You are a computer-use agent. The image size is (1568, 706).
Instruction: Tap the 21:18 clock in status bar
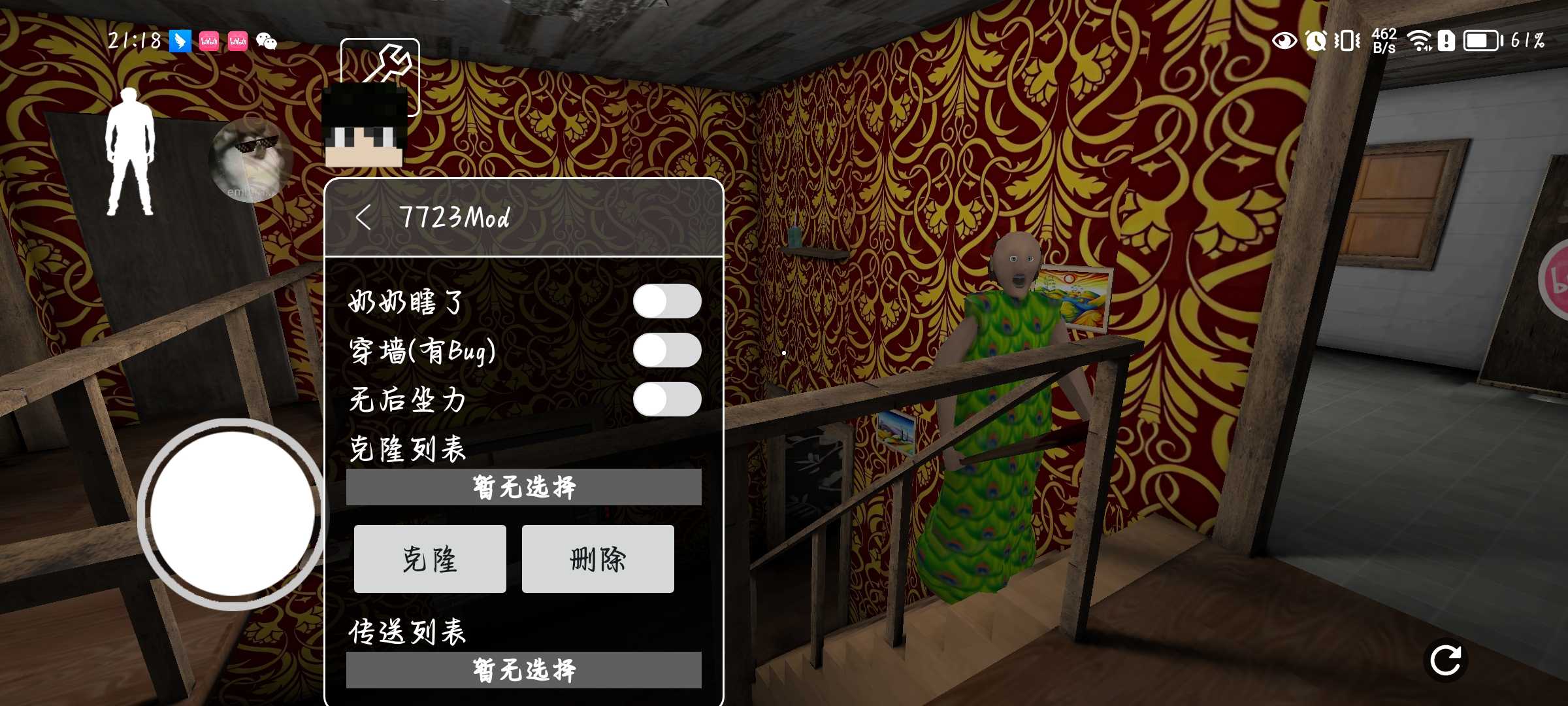(x=136, y=41)
